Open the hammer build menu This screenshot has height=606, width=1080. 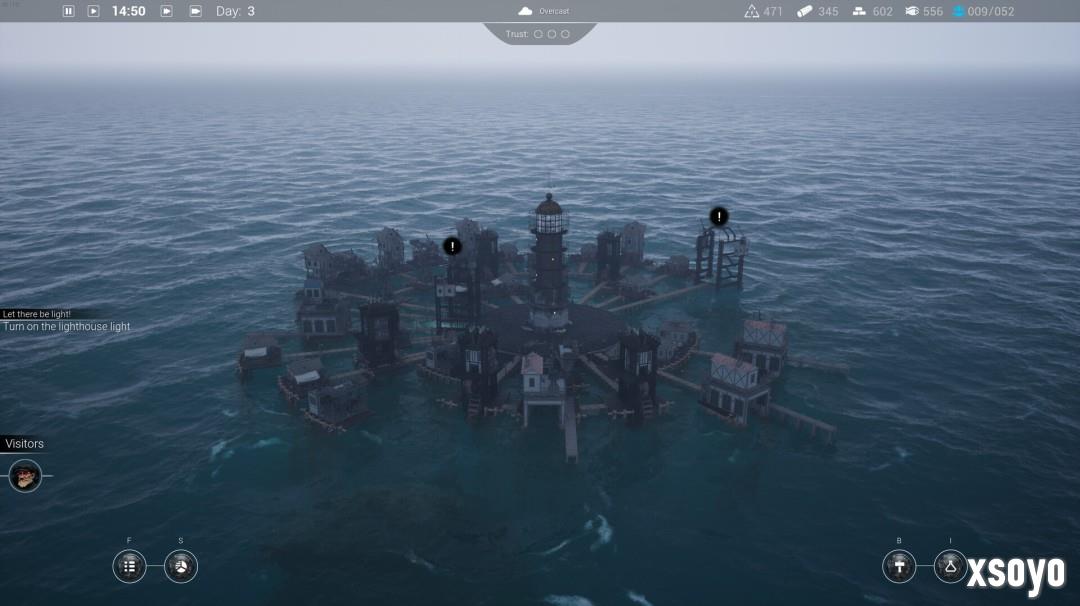click(899, 566)
